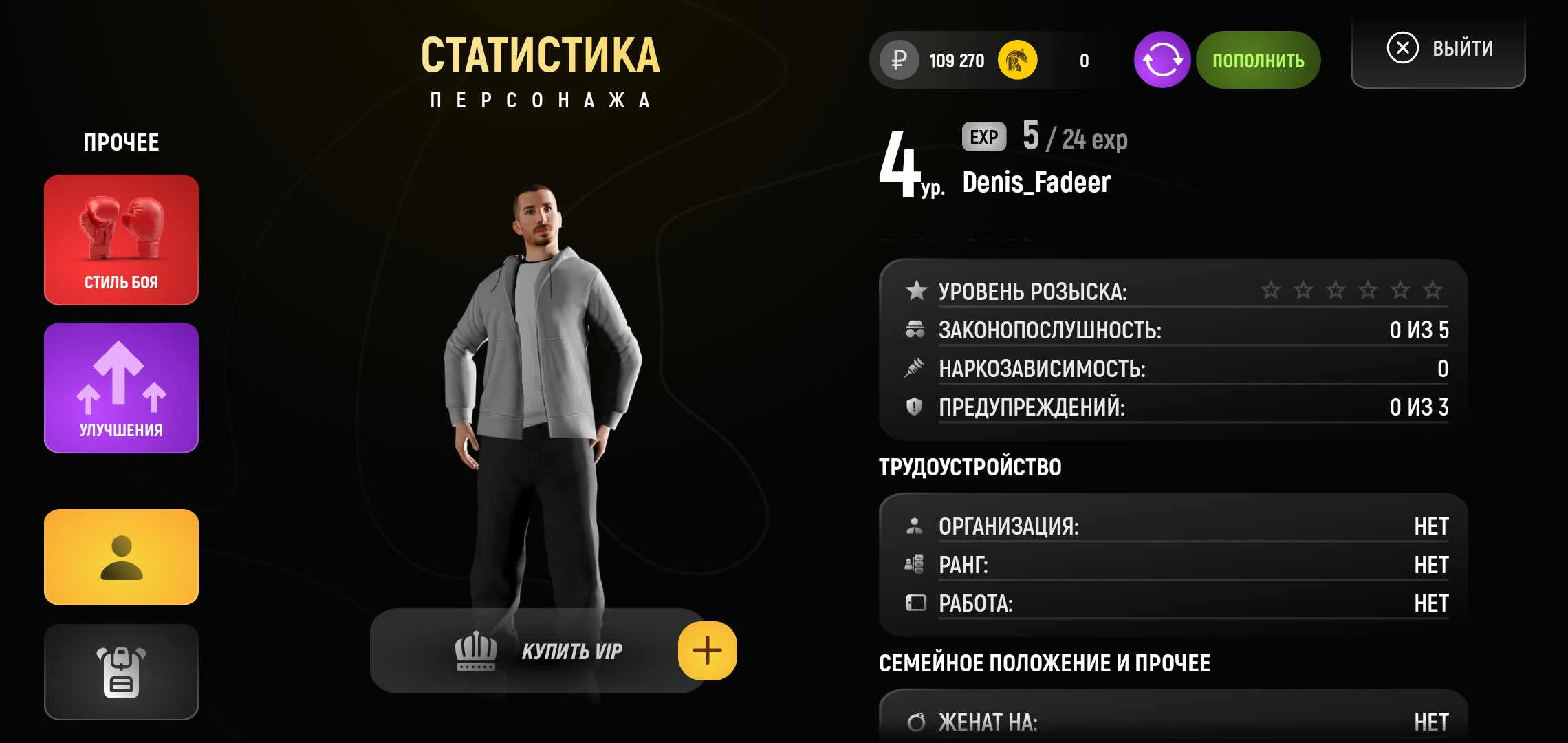Top up balance with Пополнить
The image size is (1568, 743).
click(1258, 60)
